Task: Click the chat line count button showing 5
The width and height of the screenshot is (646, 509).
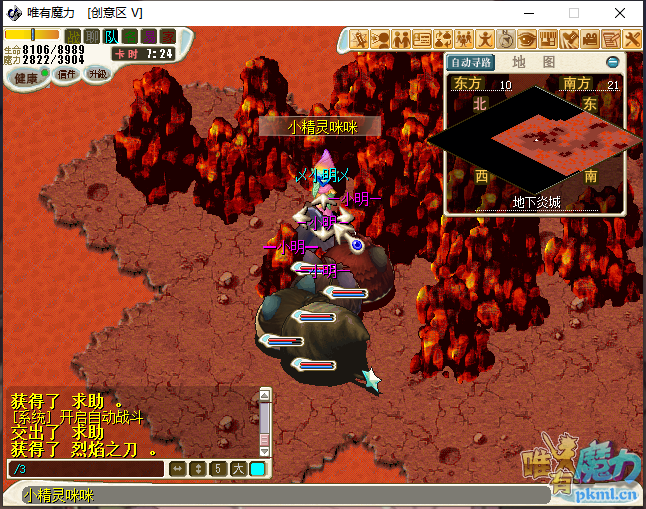Action: click(217, 468)
